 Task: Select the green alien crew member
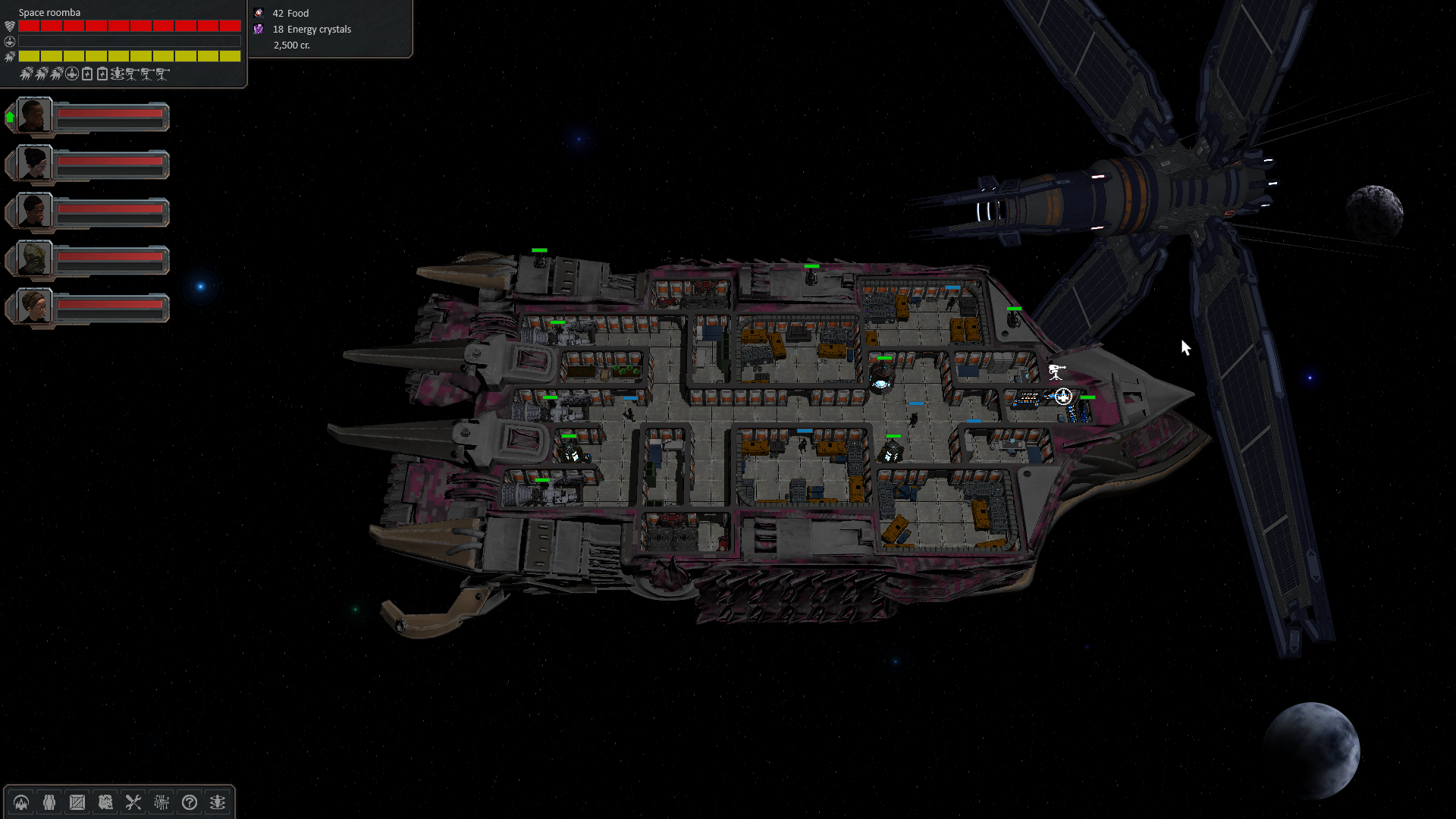pos(33,259)
